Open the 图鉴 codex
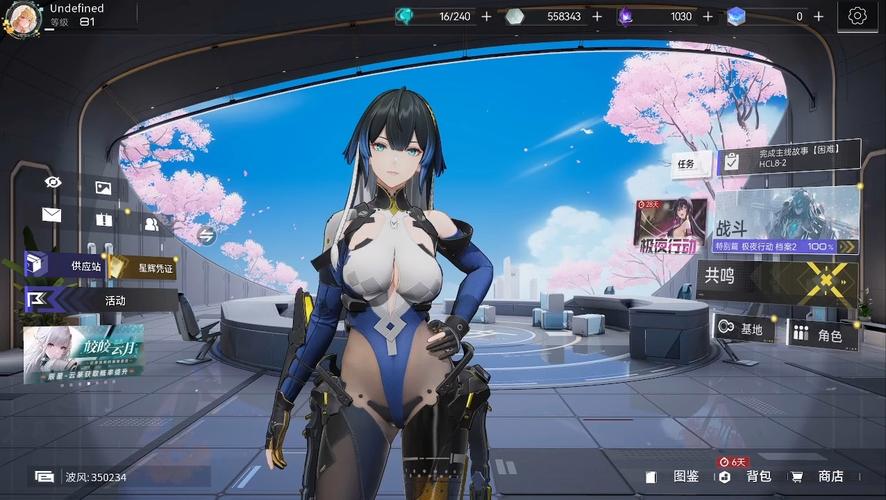 676,477
